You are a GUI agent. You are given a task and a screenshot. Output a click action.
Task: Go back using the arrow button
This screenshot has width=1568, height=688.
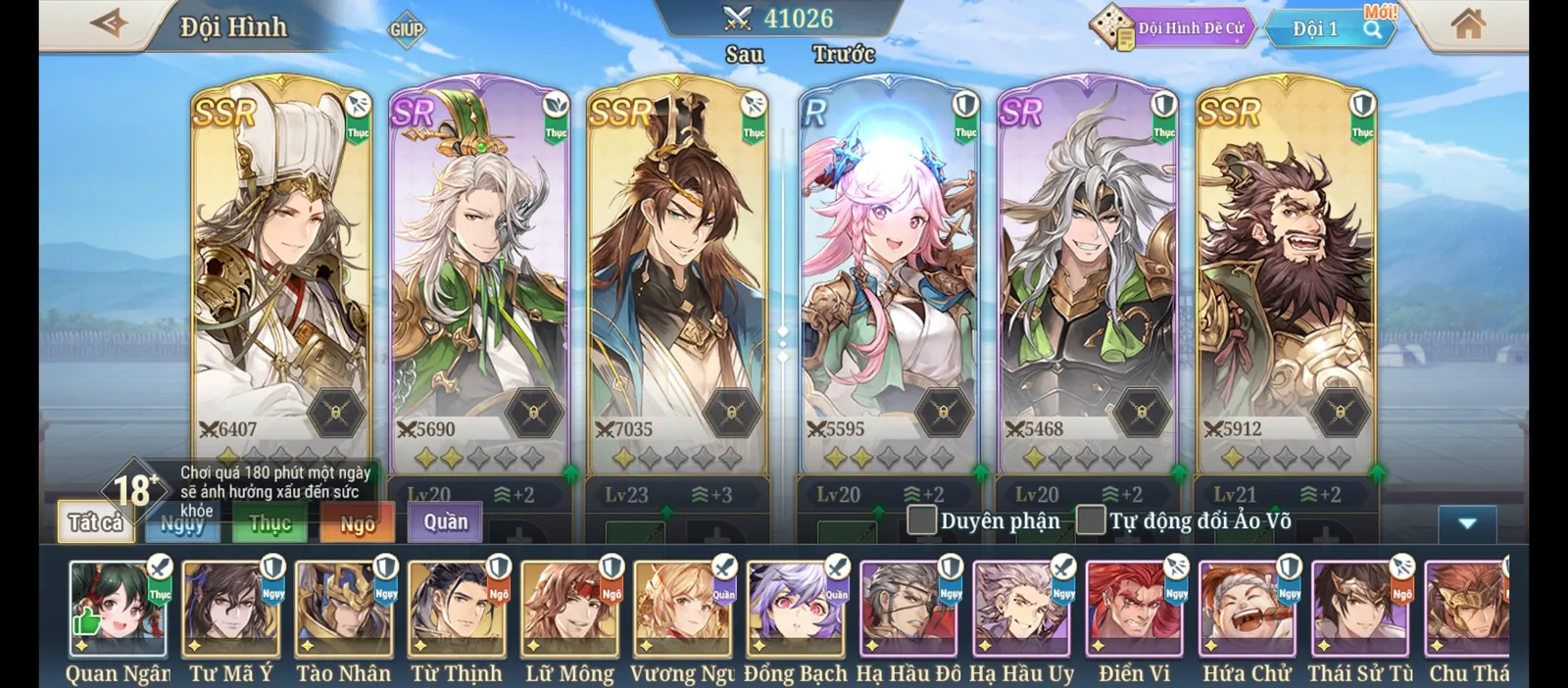109,24
